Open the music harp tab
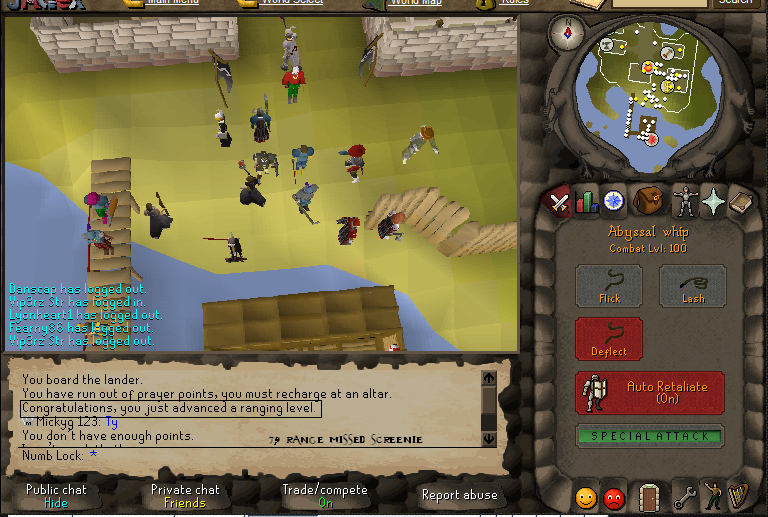 coord(740,496)
